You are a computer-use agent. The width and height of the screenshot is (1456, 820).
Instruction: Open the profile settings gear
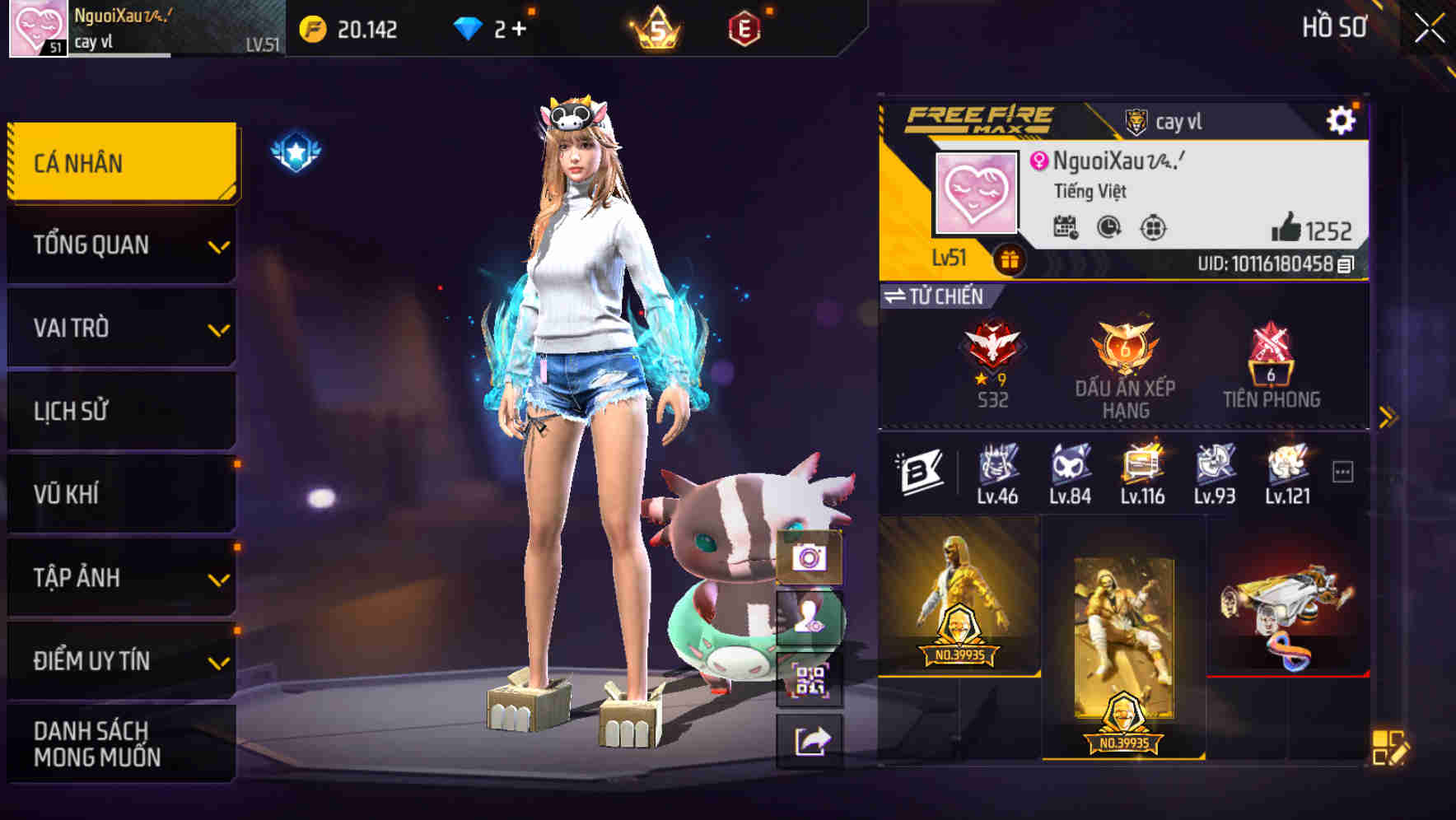1342,120
